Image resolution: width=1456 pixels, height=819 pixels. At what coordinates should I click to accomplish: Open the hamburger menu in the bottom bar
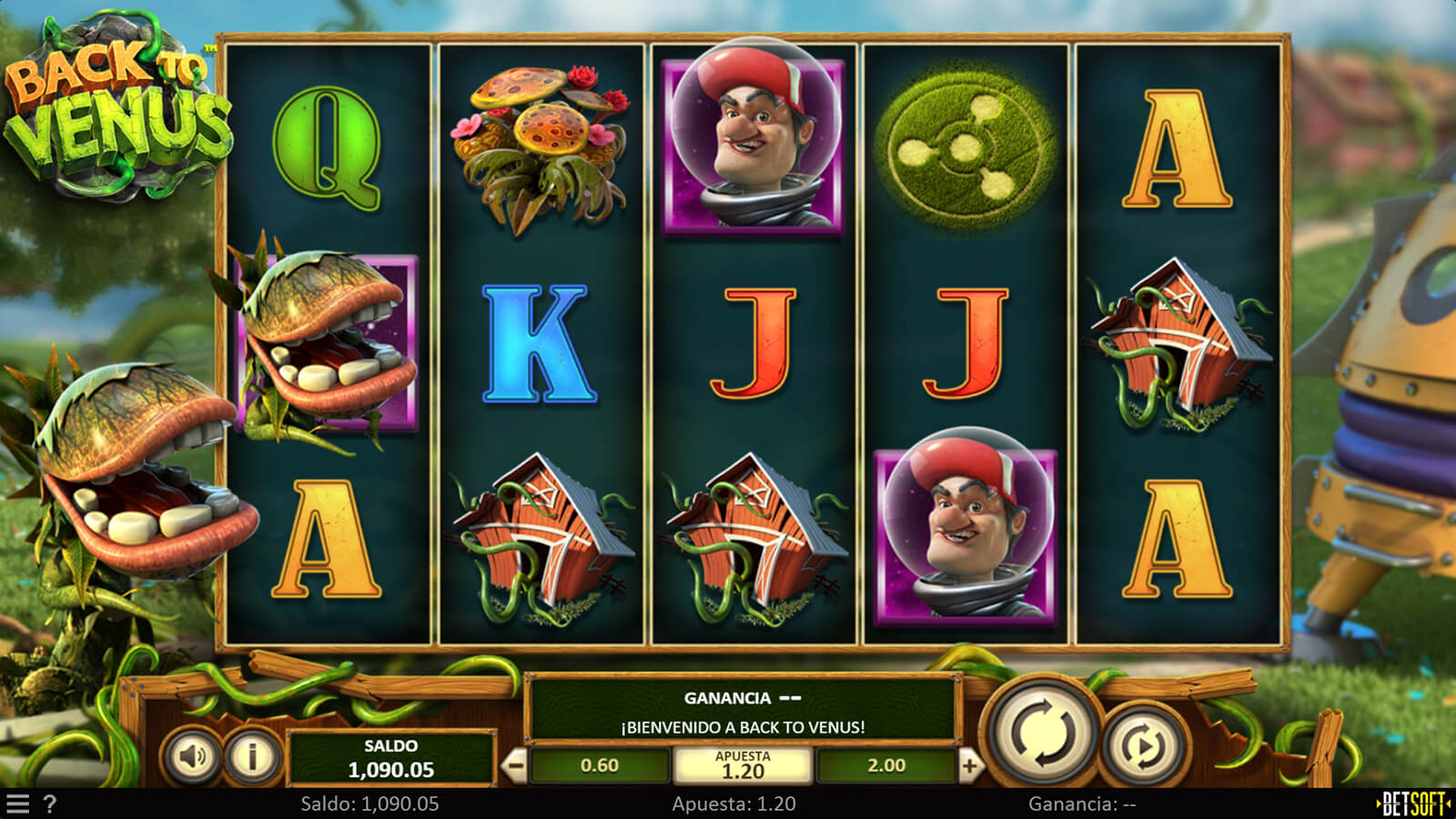coord(18,804)
